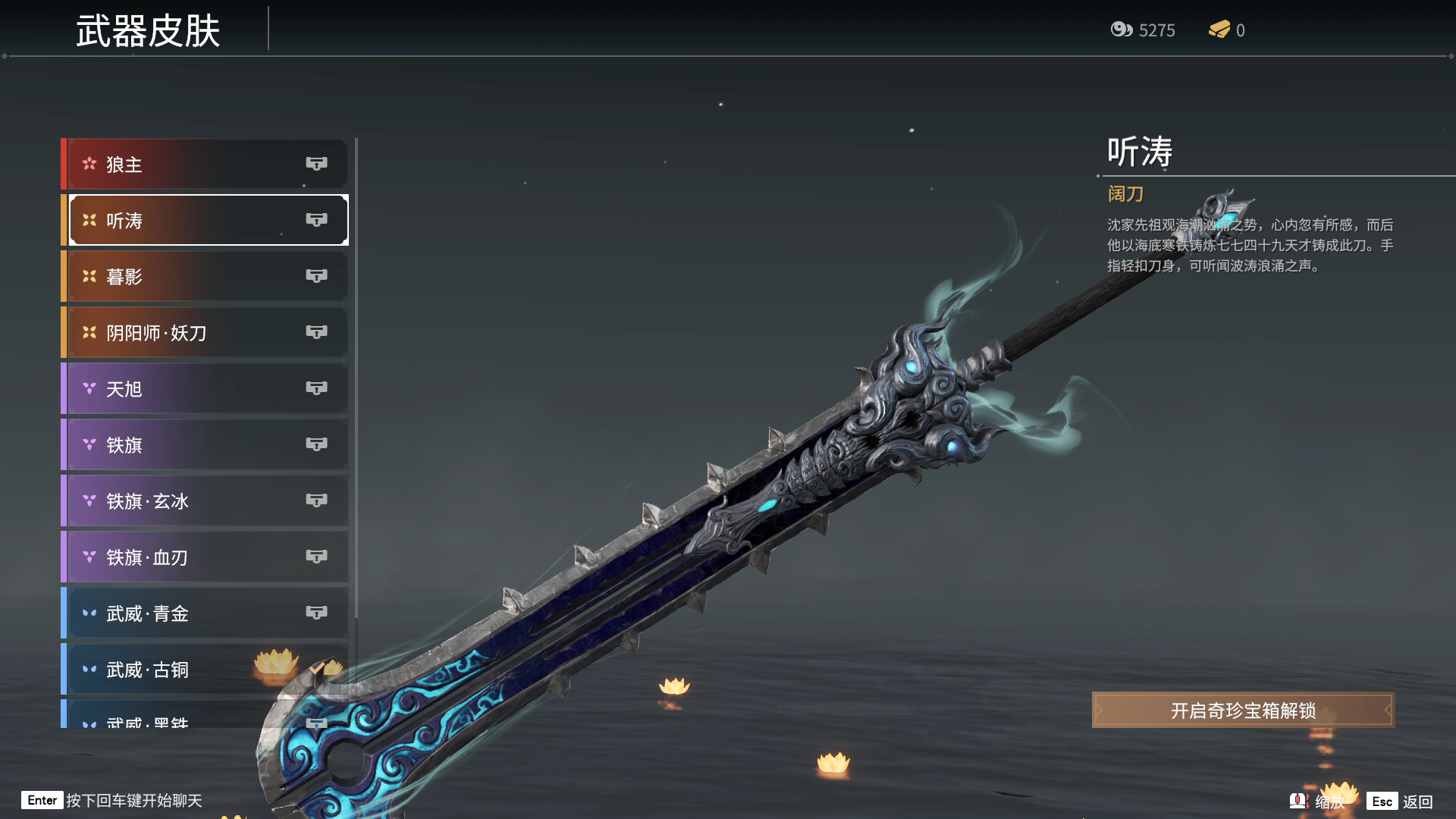Click 开启奇珍宝箱解锁 unlock button

pyautogui.click(x=1242, y=710)
